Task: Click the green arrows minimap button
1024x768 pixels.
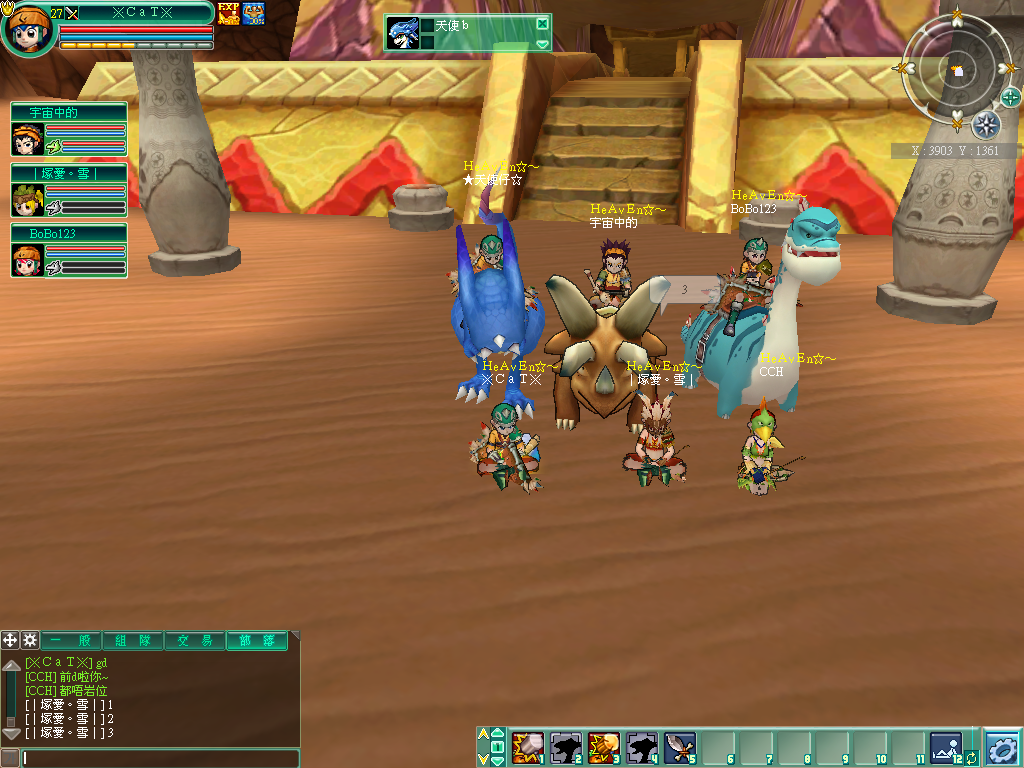Action: tap(1010, 97)
